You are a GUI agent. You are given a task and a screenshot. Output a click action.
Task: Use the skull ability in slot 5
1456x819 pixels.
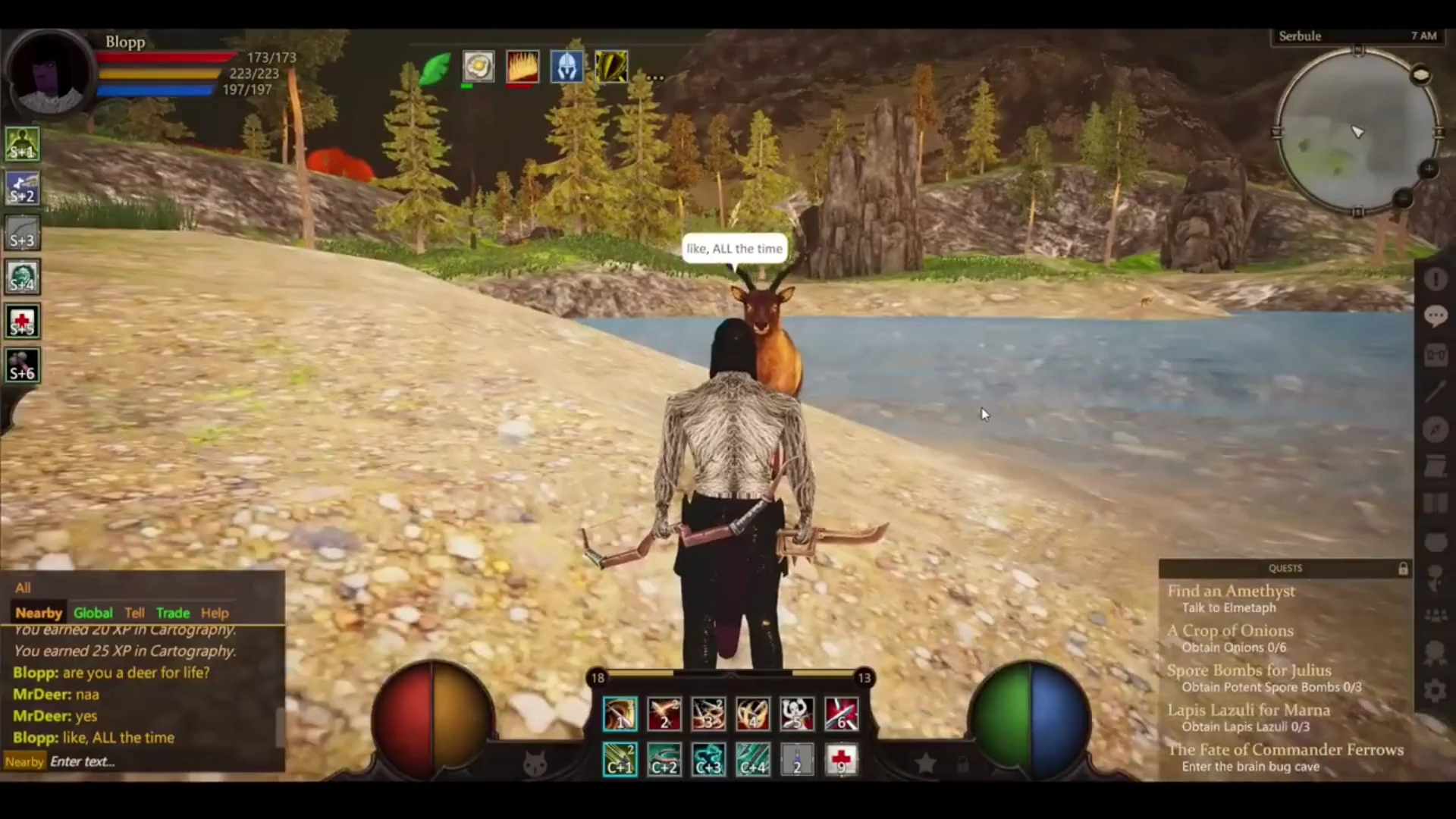point(797,714)
